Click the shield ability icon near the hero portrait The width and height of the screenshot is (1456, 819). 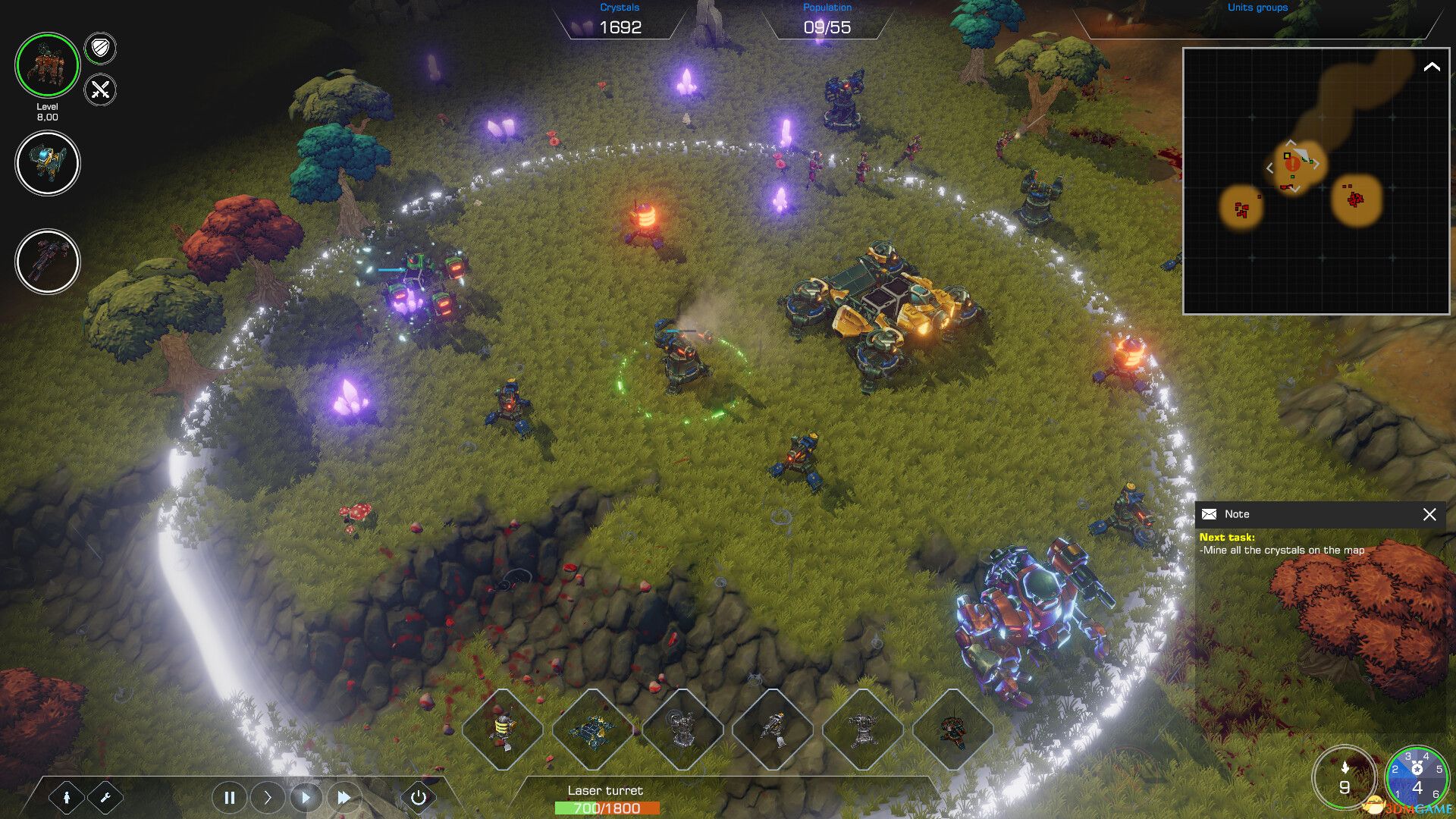[x=99, y=49]
